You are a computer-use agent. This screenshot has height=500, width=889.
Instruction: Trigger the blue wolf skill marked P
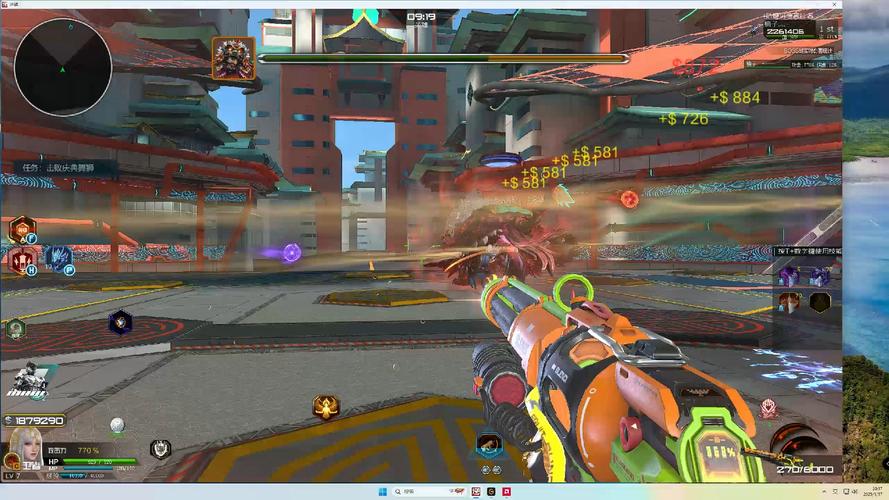point(57,259)
